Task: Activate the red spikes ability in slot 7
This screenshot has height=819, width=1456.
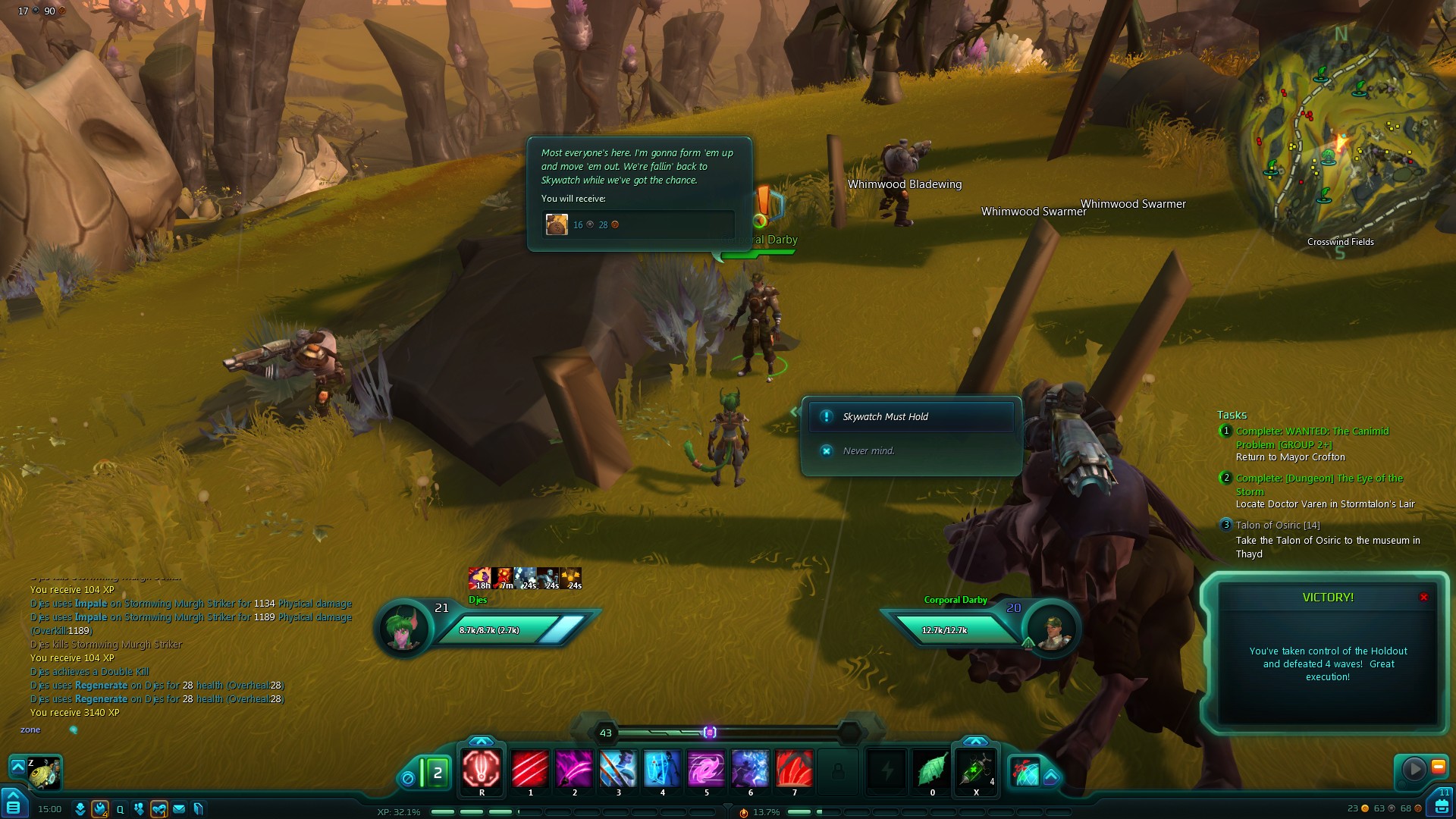Action: pyautogui.click(x=794, y=769)
